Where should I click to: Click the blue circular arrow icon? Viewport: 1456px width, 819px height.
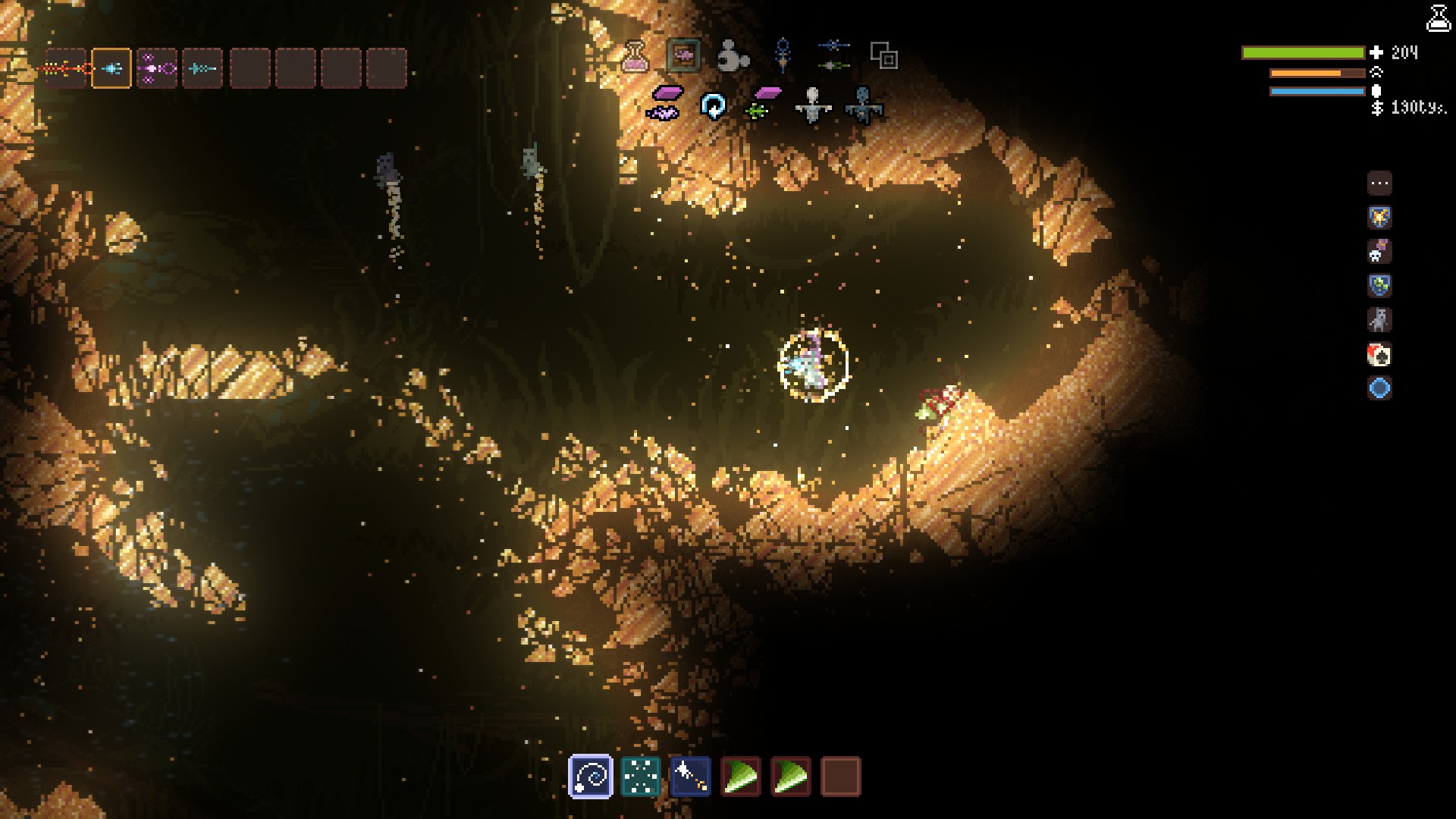[x=713, y=106]
